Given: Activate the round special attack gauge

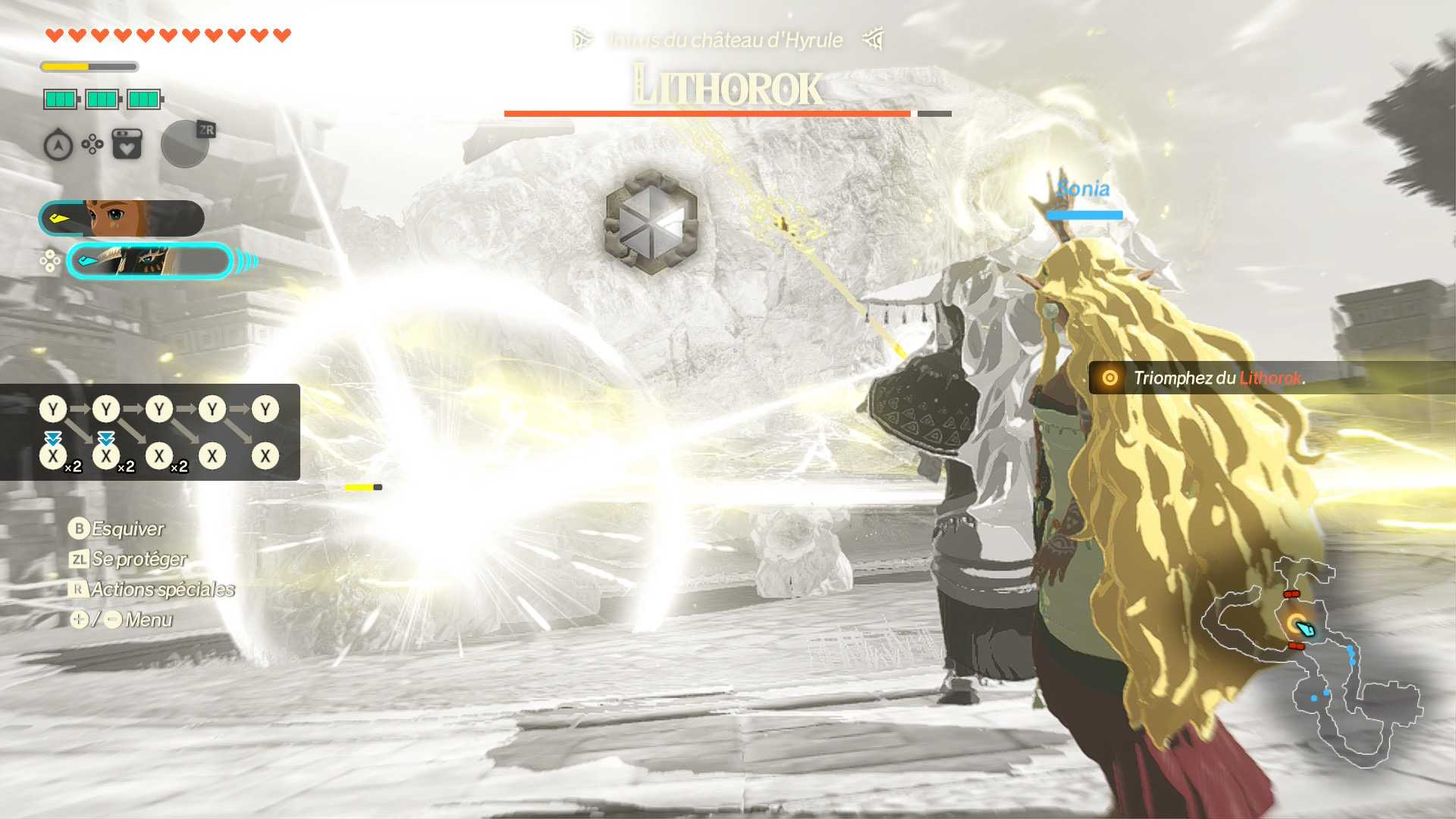Looking at the screenshot, I should pyautogui.click(x=184, y=144).
